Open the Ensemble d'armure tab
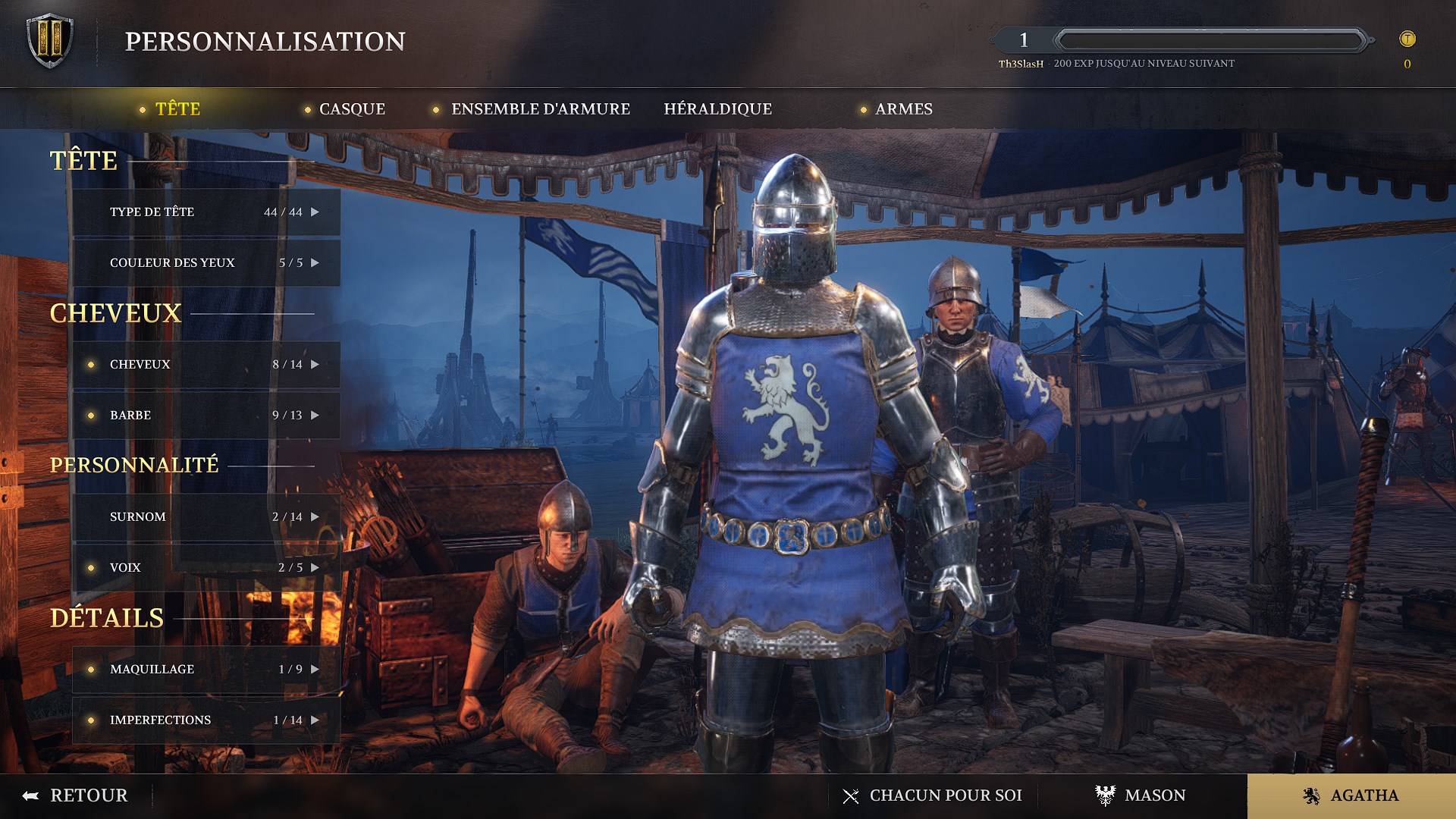1456x819 pixels. [540, 109]
